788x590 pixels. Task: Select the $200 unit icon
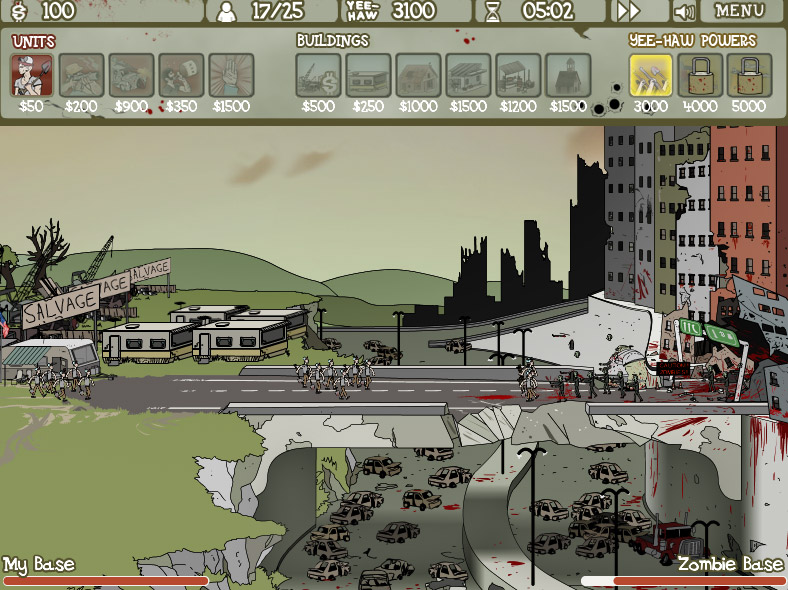[82, 75]
